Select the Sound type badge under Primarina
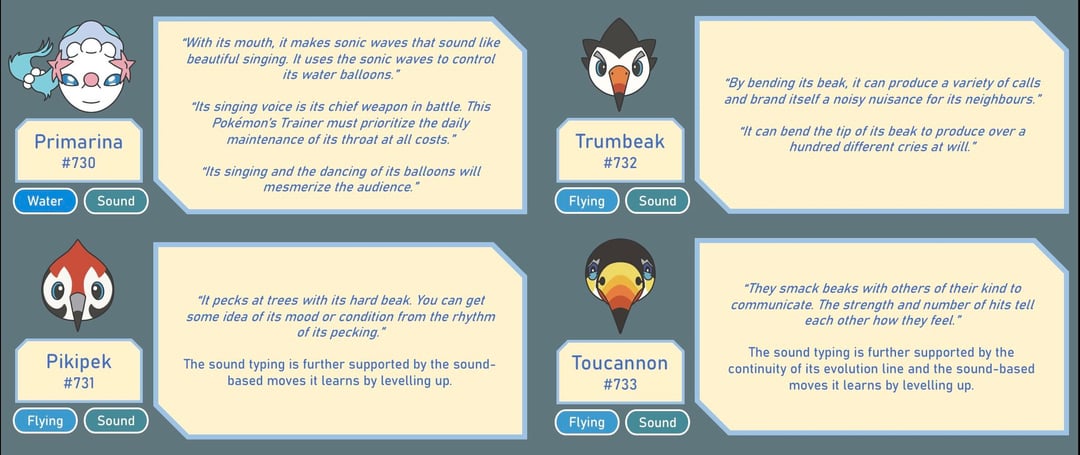The image size is (1080, 455). [116, 201]
